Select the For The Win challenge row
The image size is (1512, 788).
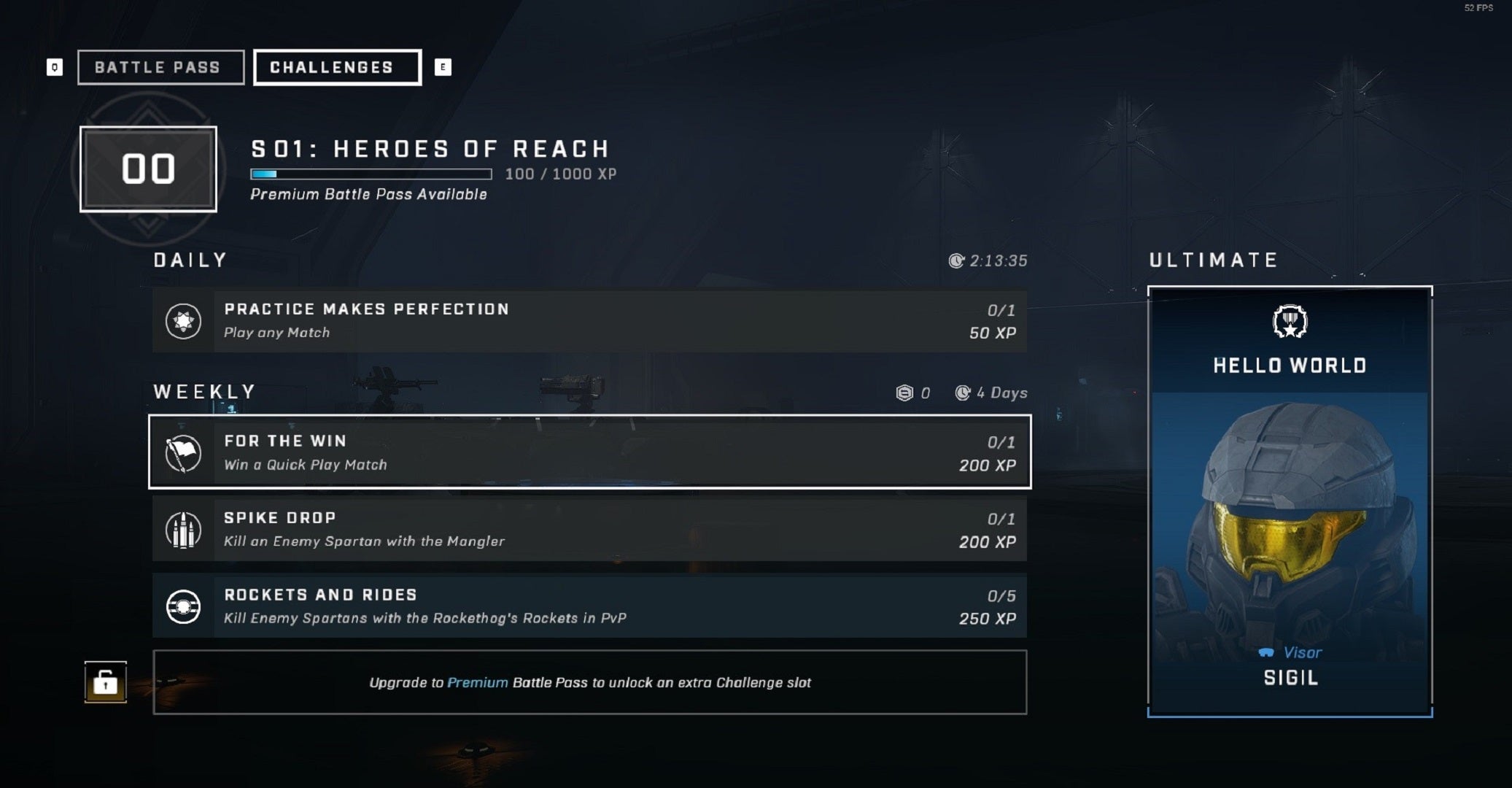coord(589,452)
